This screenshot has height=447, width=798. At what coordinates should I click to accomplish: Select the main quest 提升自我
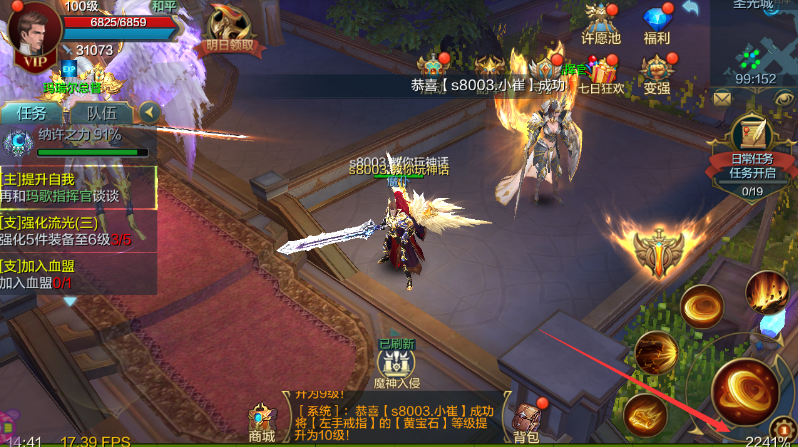[x=78, y=187]
